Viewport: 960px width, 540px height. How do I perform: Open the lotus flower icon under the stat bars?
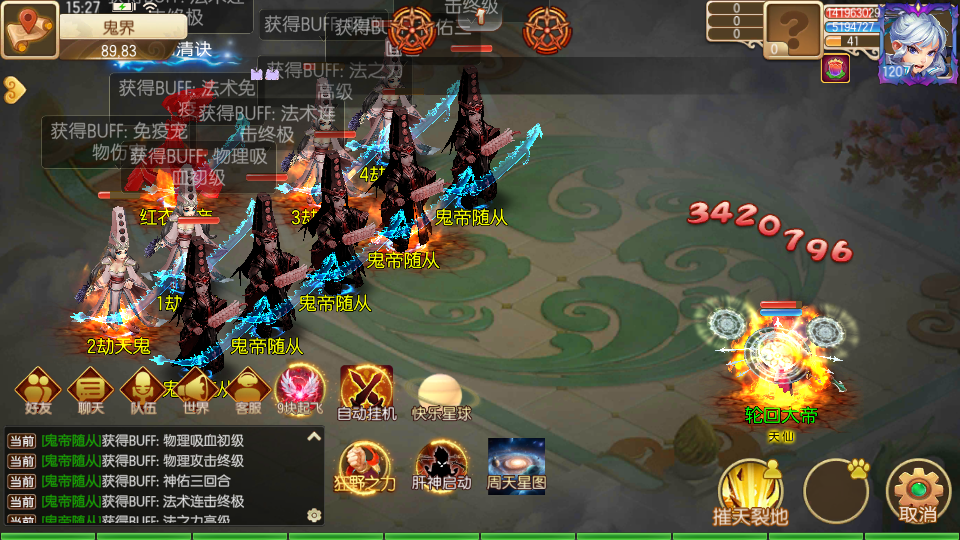pos(835,69)
